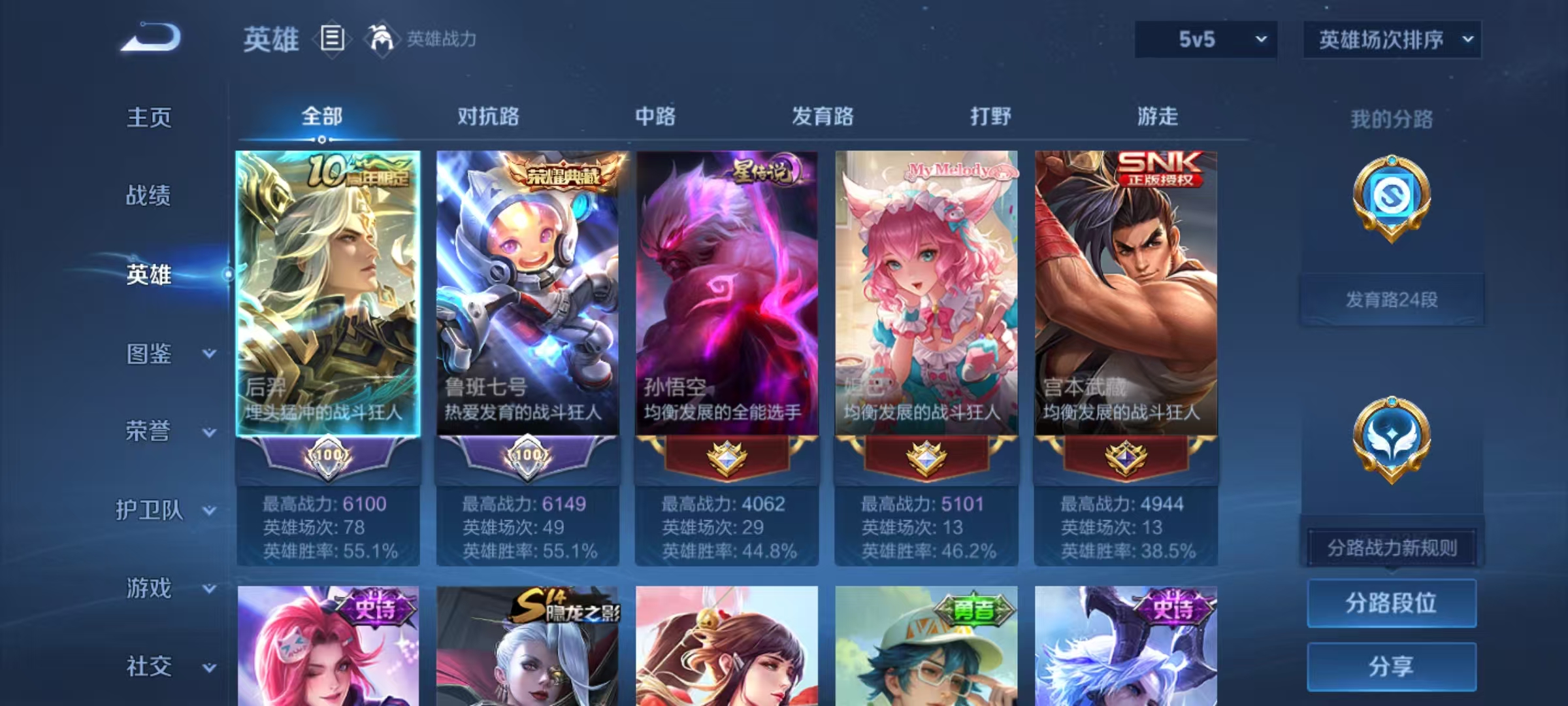Screen dimensions: 1568x706
Task: Open the 5v5 mode dropdown
Action: click(1205, 39)
